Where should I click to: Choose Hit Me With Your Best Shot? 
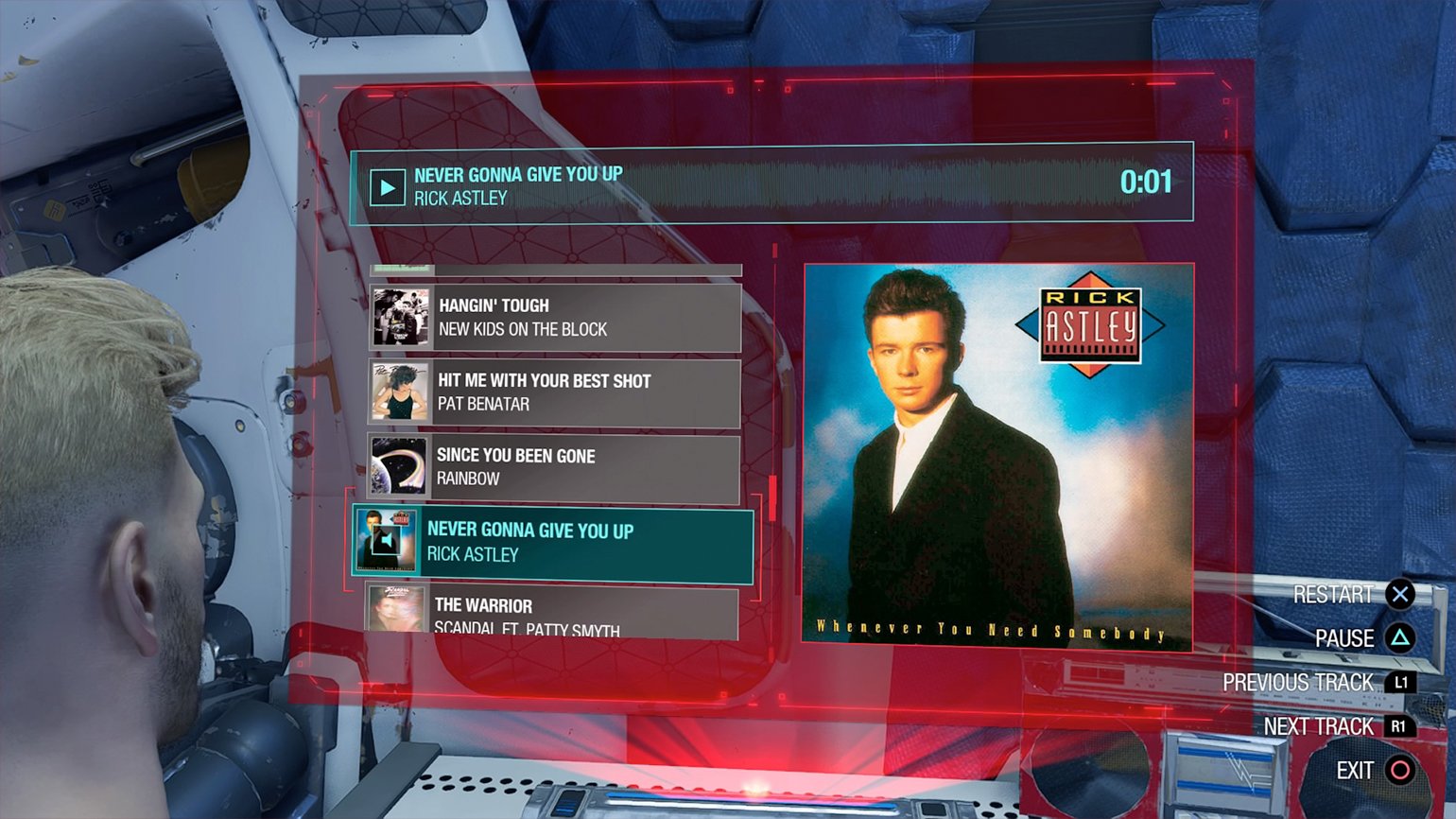(x=554, y=392)
